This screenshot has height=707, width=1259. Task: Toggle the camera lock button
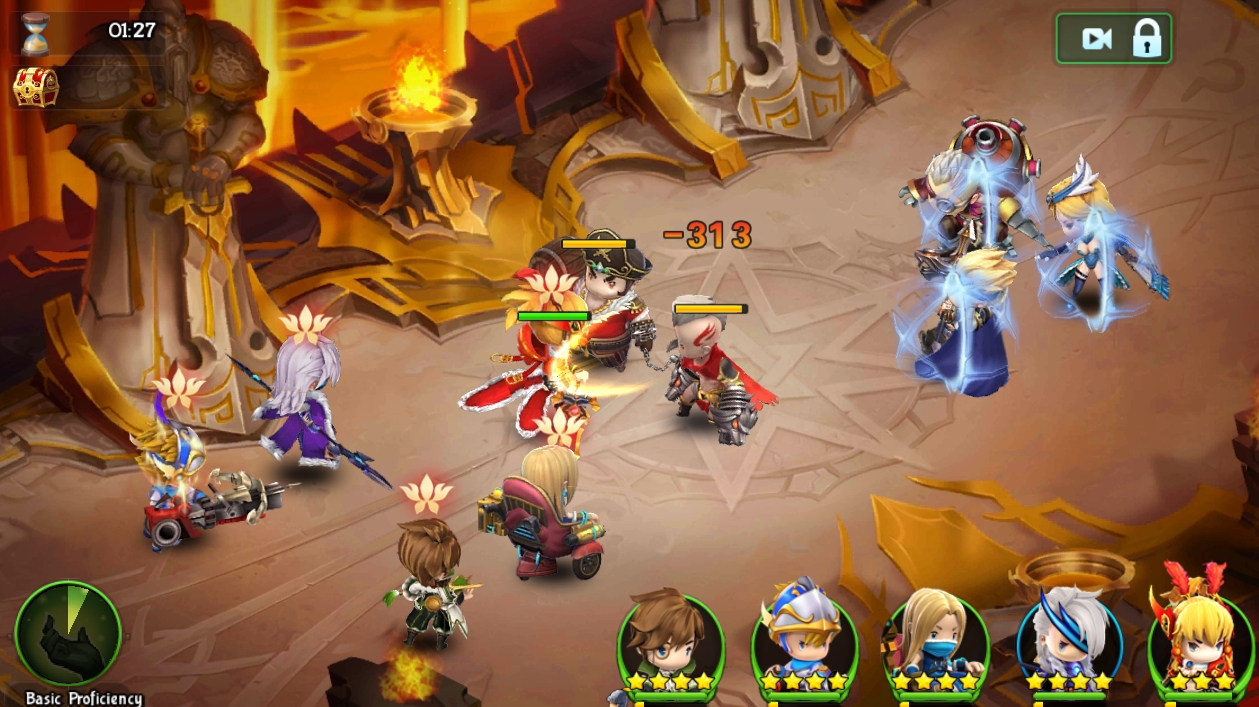click(1113, 39)
